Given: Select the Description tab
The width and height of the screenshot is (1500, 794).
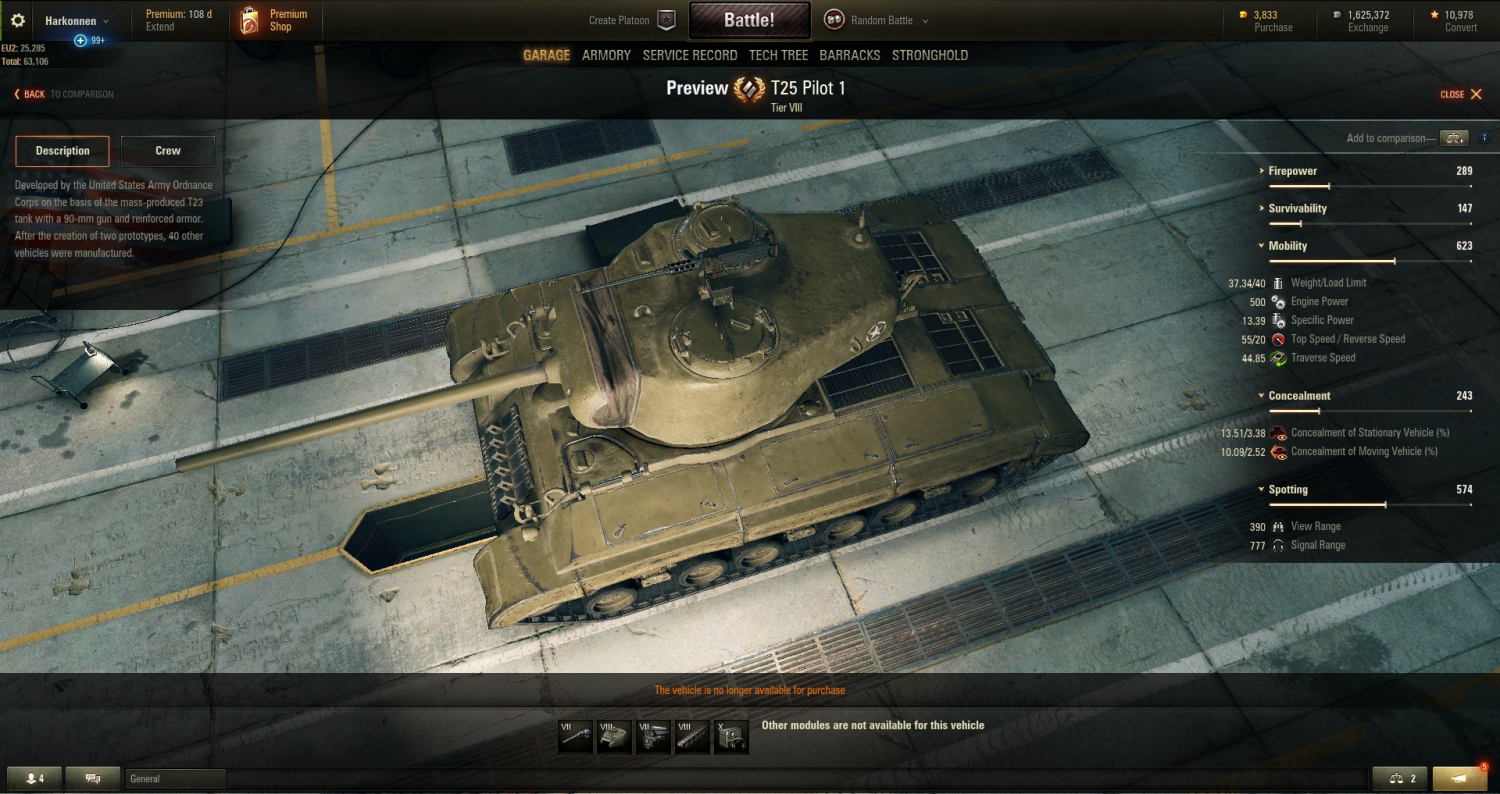Looking at the screenshot, I should pyautogui.click(x=63, y=151).
